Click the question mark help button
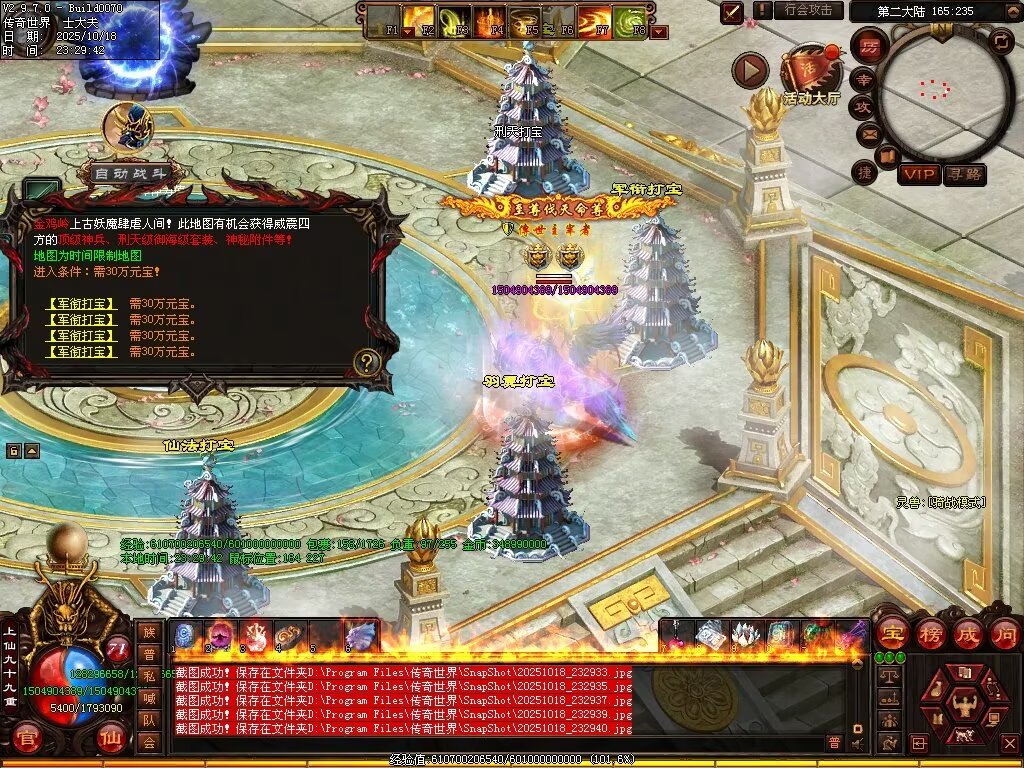 pos(367,361)
